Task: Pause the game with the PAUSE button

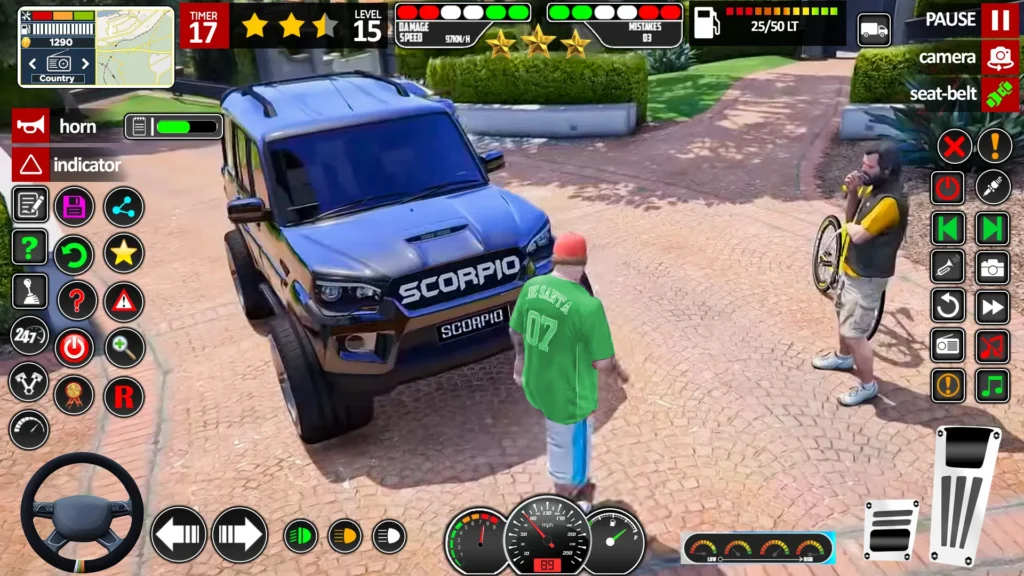Action: click(x=999, y=20)
